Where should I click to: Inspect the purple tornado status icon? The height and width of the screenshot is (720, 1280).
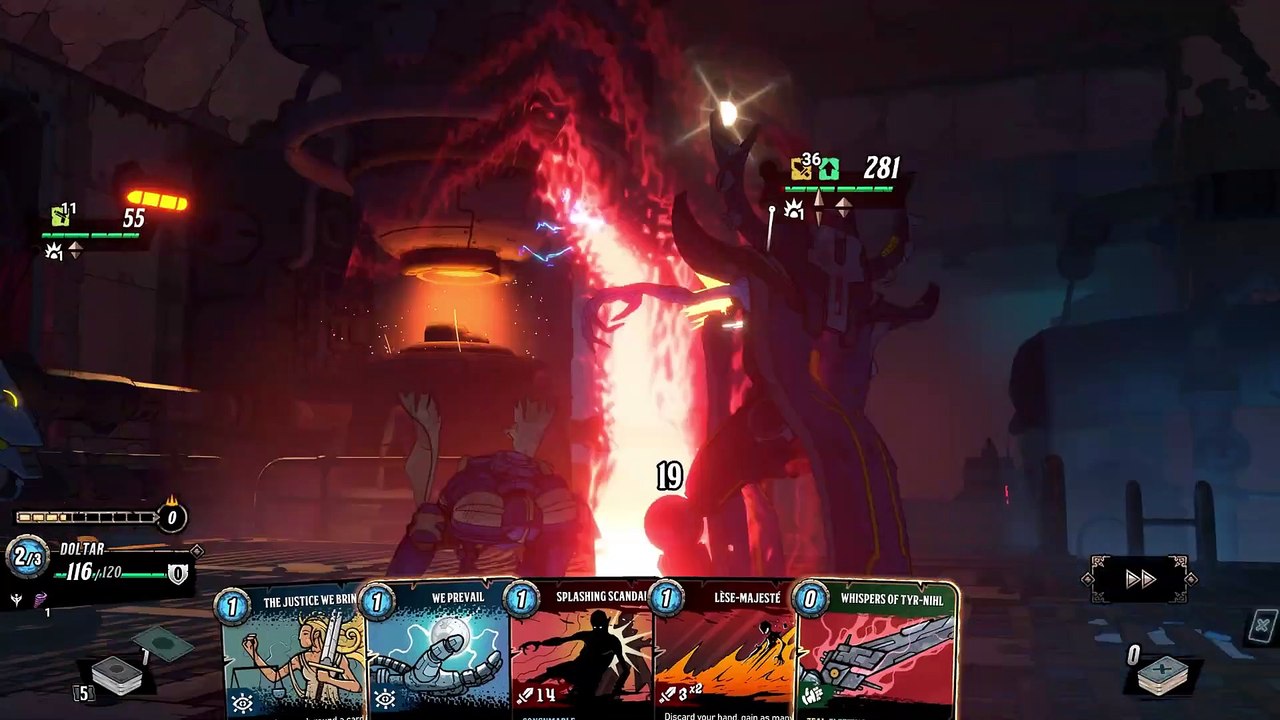[x=41, y=600]
